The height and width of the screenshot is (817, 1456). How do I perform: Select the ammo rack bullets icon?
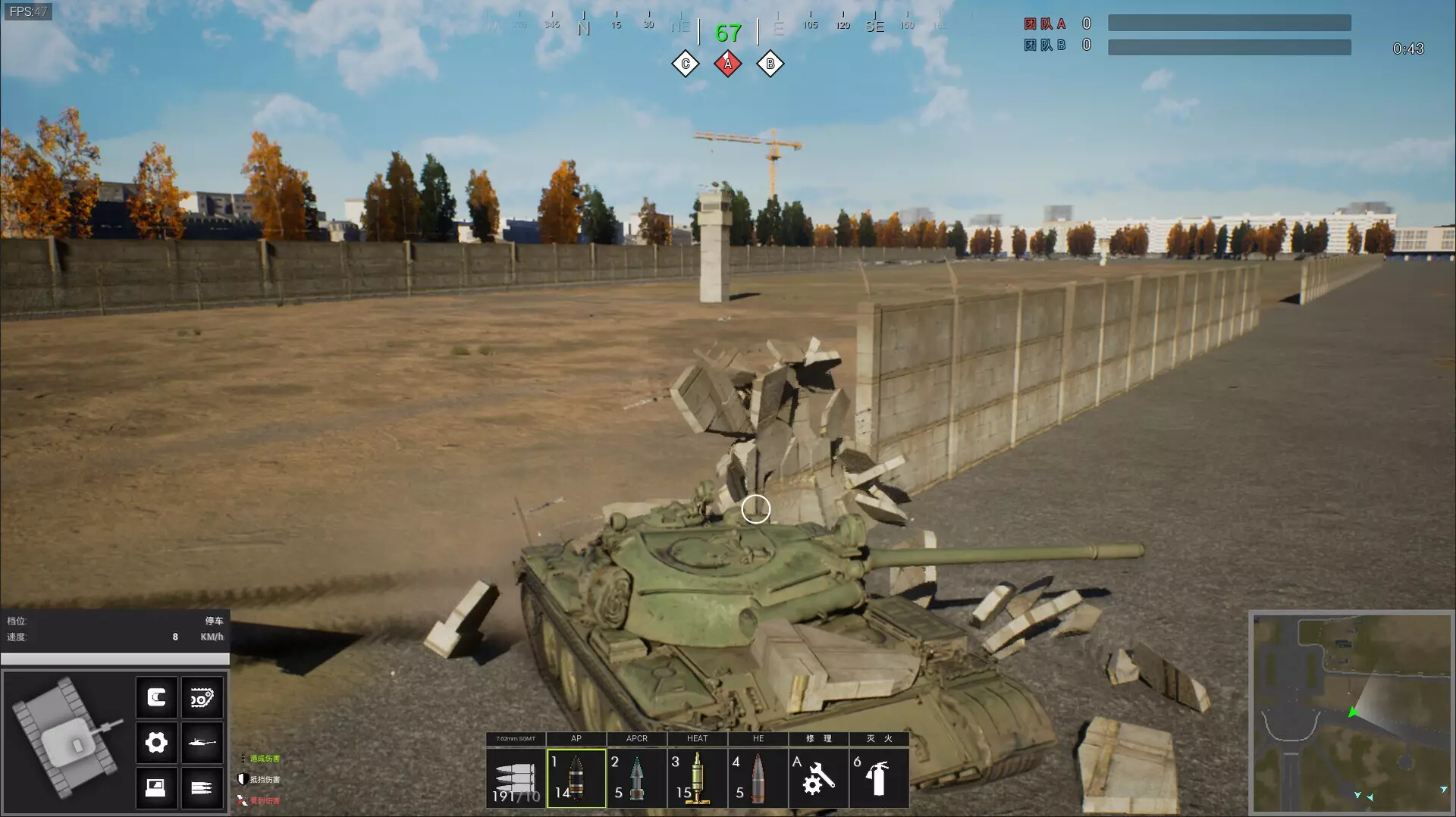[x=202, y=787]
